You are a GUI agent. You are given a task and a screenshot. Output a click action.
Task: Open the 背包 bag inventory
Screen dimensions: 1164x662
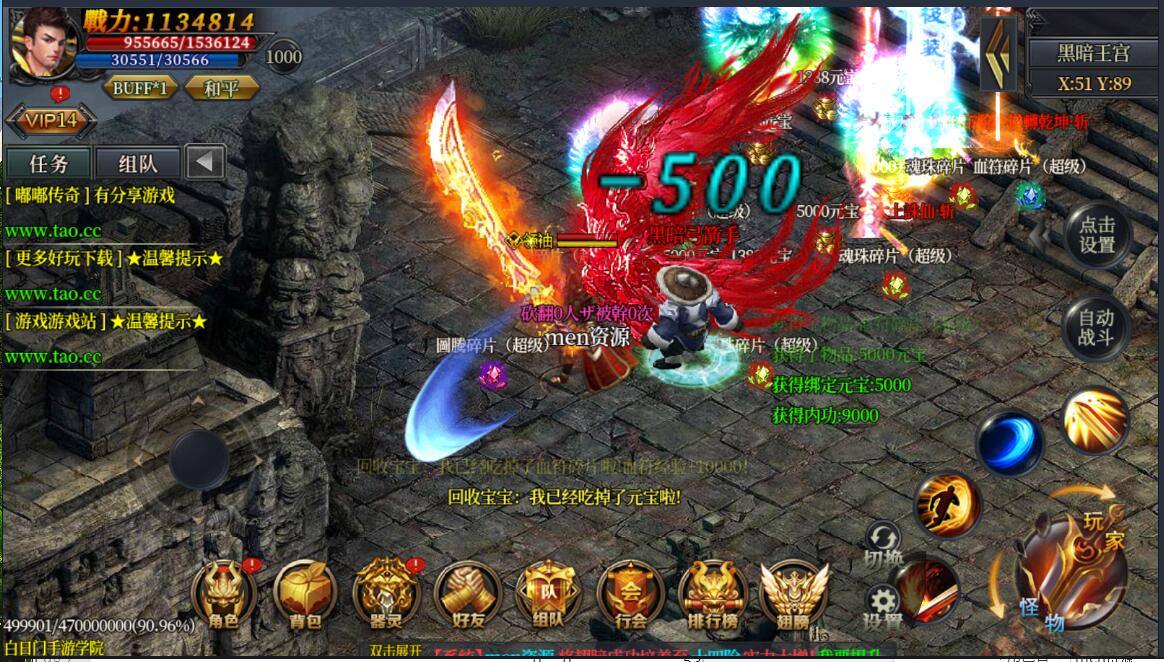click(305, 594)
